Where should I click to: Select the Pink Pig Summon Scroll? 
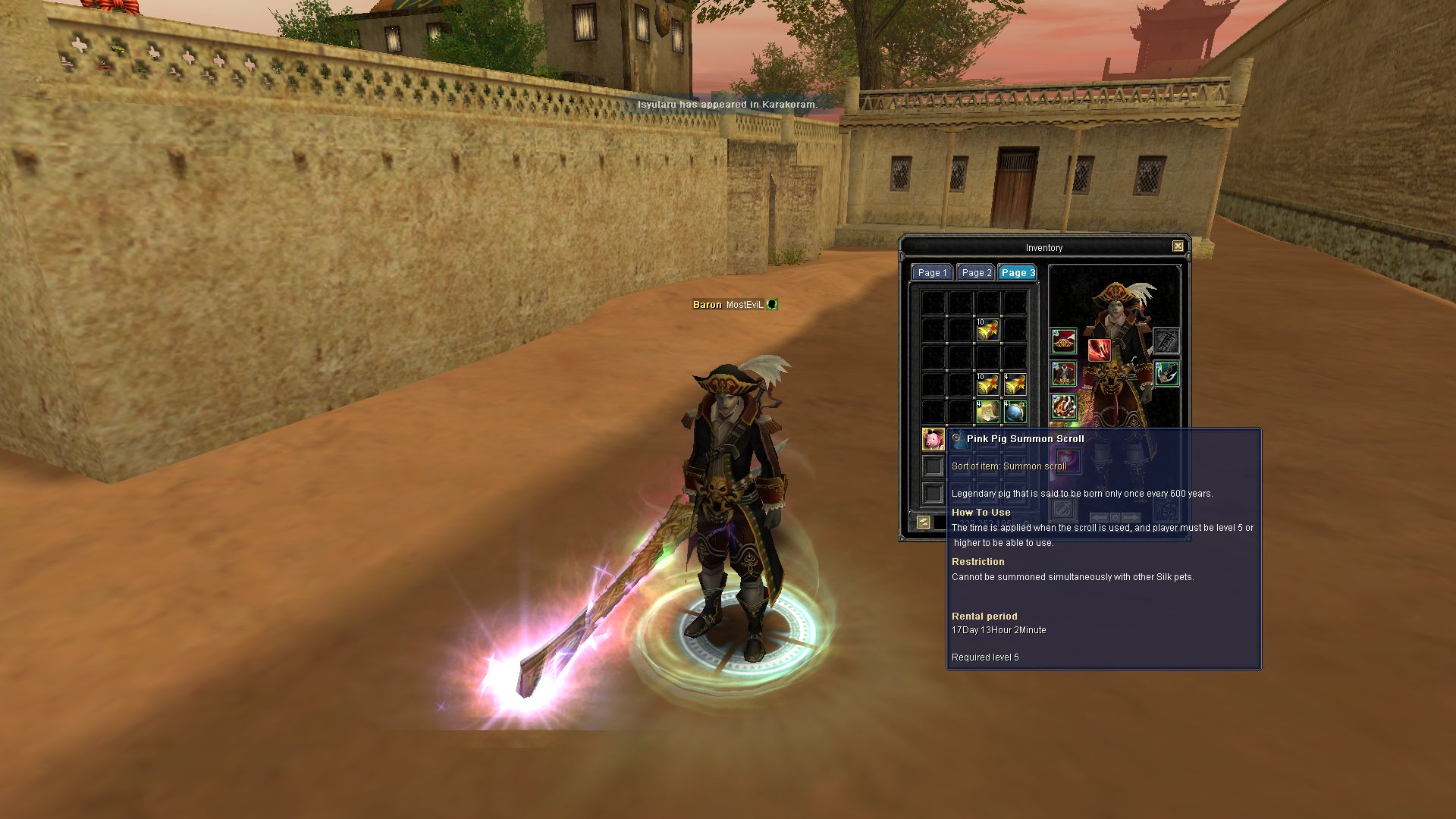pyautogui.click(x=933, y=439)
